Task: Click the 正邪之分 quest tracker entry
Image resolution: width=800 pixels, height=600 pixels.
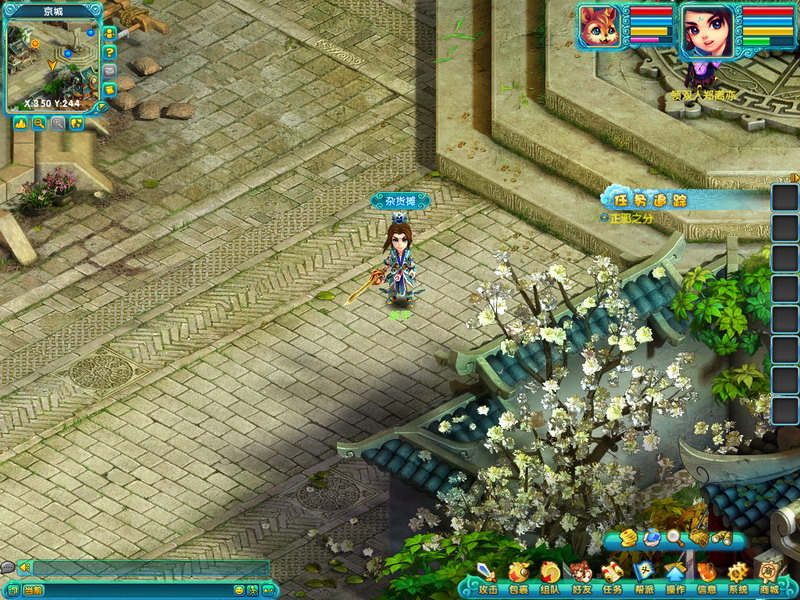Action: pyautogui.click(x=631, y=217)
